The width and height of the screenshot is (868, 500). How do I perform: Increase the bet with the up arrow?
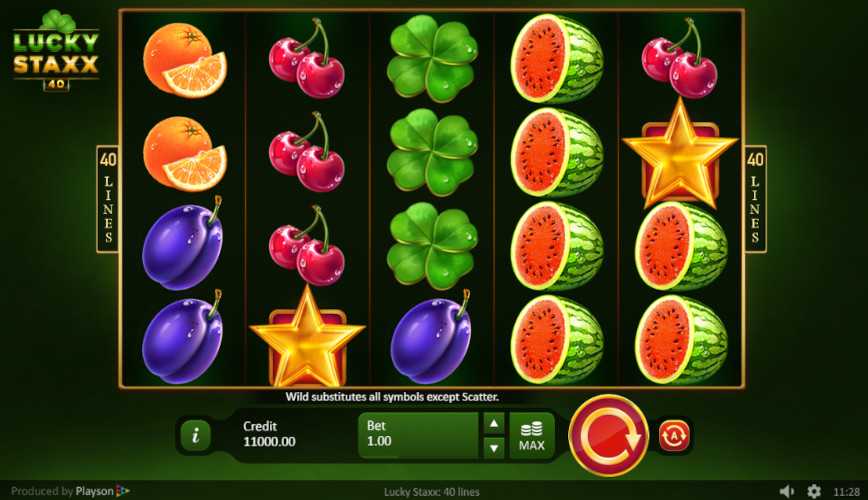coord(494,423)
